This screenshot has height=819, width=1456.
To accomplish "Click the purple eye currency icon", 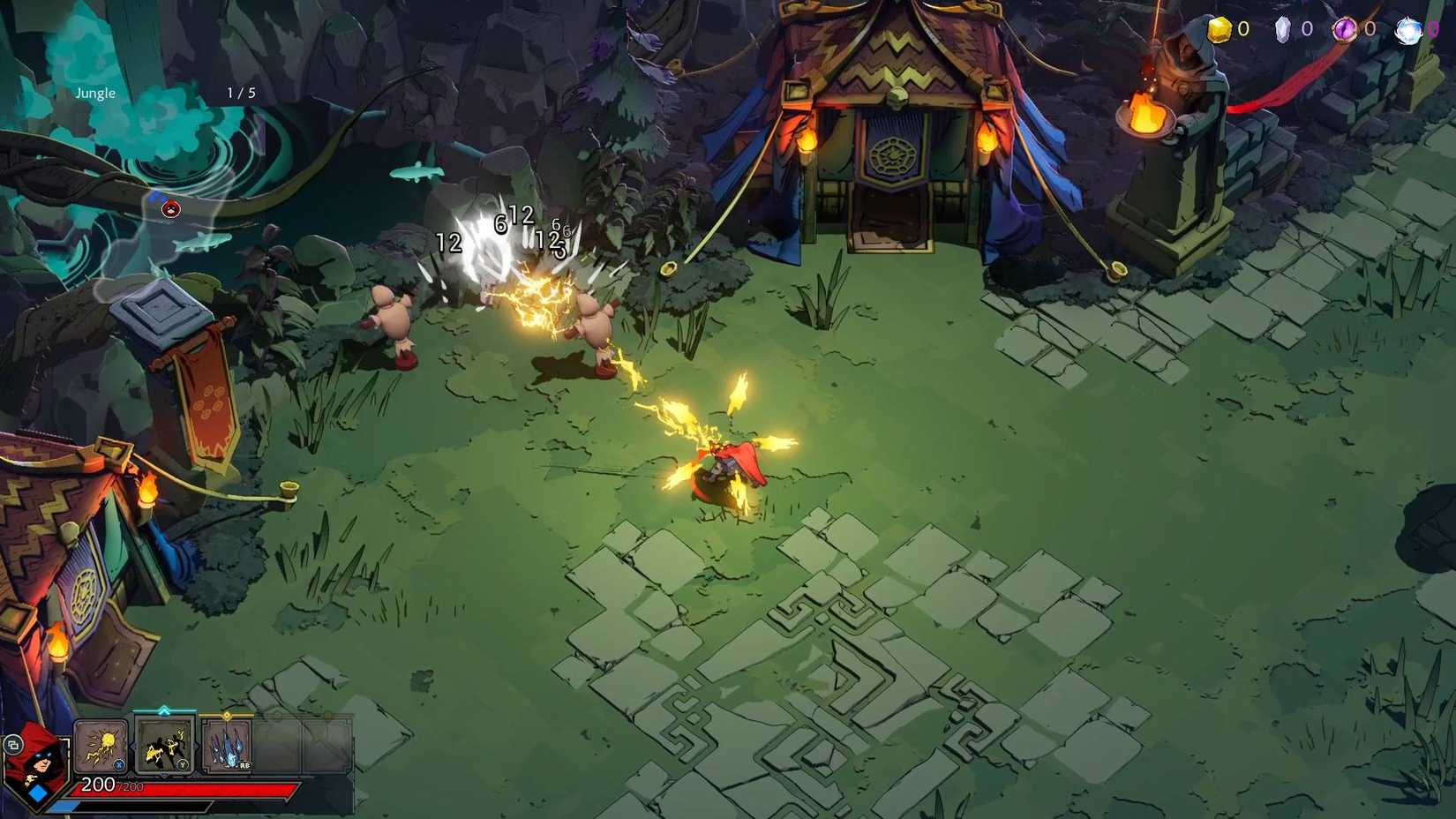I will coord(1346,28).
